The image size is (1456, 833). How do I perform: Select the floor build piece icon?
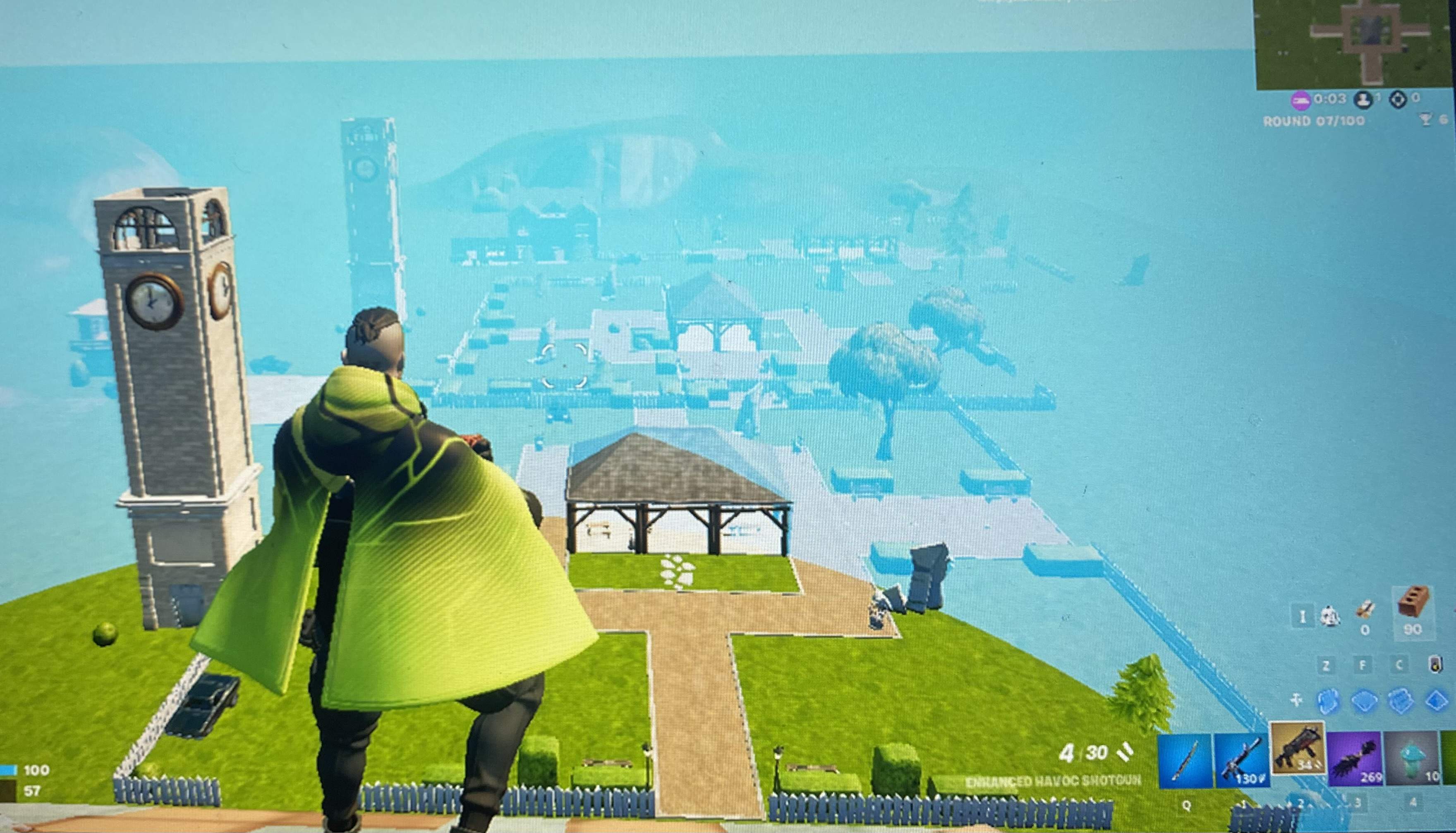click(1365, 701)
